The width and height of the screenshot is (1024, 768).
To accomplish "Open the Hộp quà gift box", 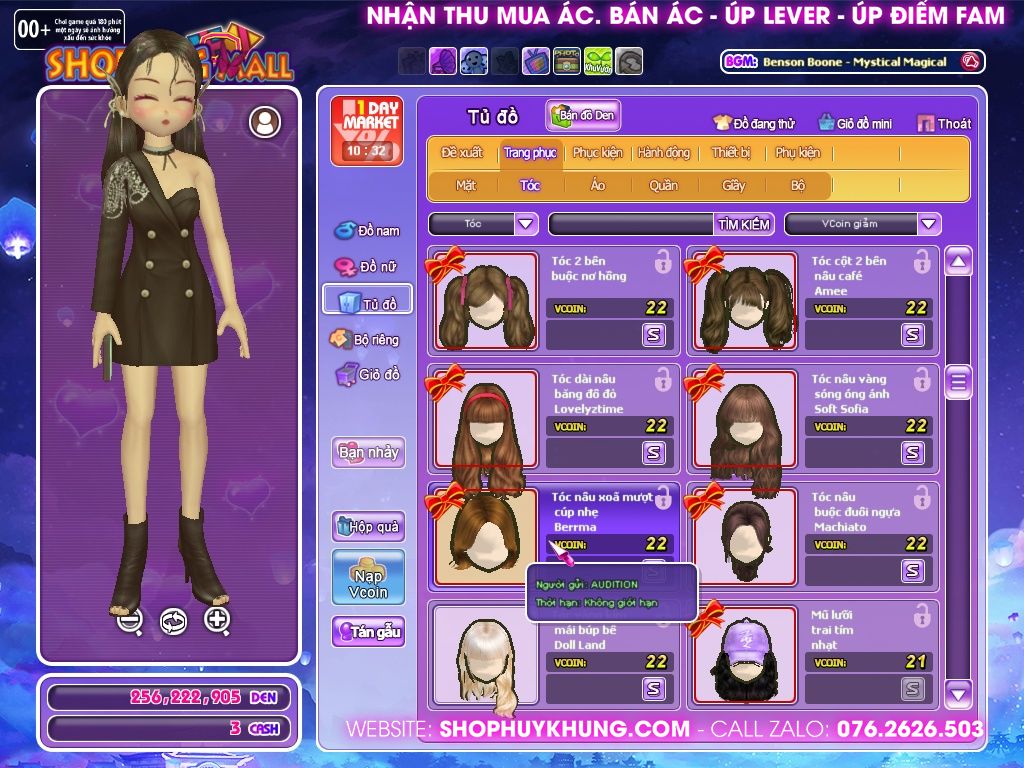I will click(x=368, y=526).
